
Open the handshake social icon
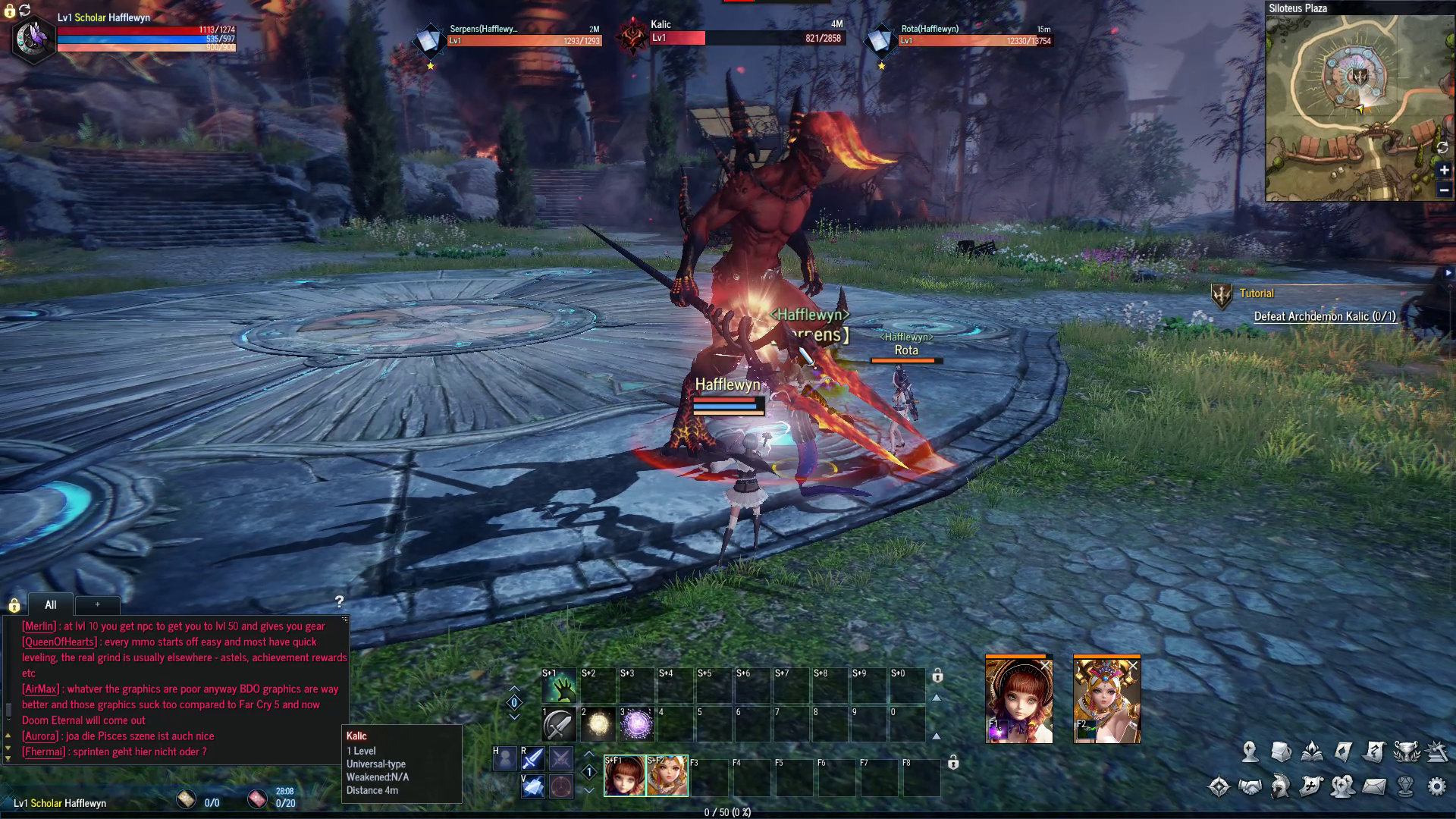(x=1250, y=786)
